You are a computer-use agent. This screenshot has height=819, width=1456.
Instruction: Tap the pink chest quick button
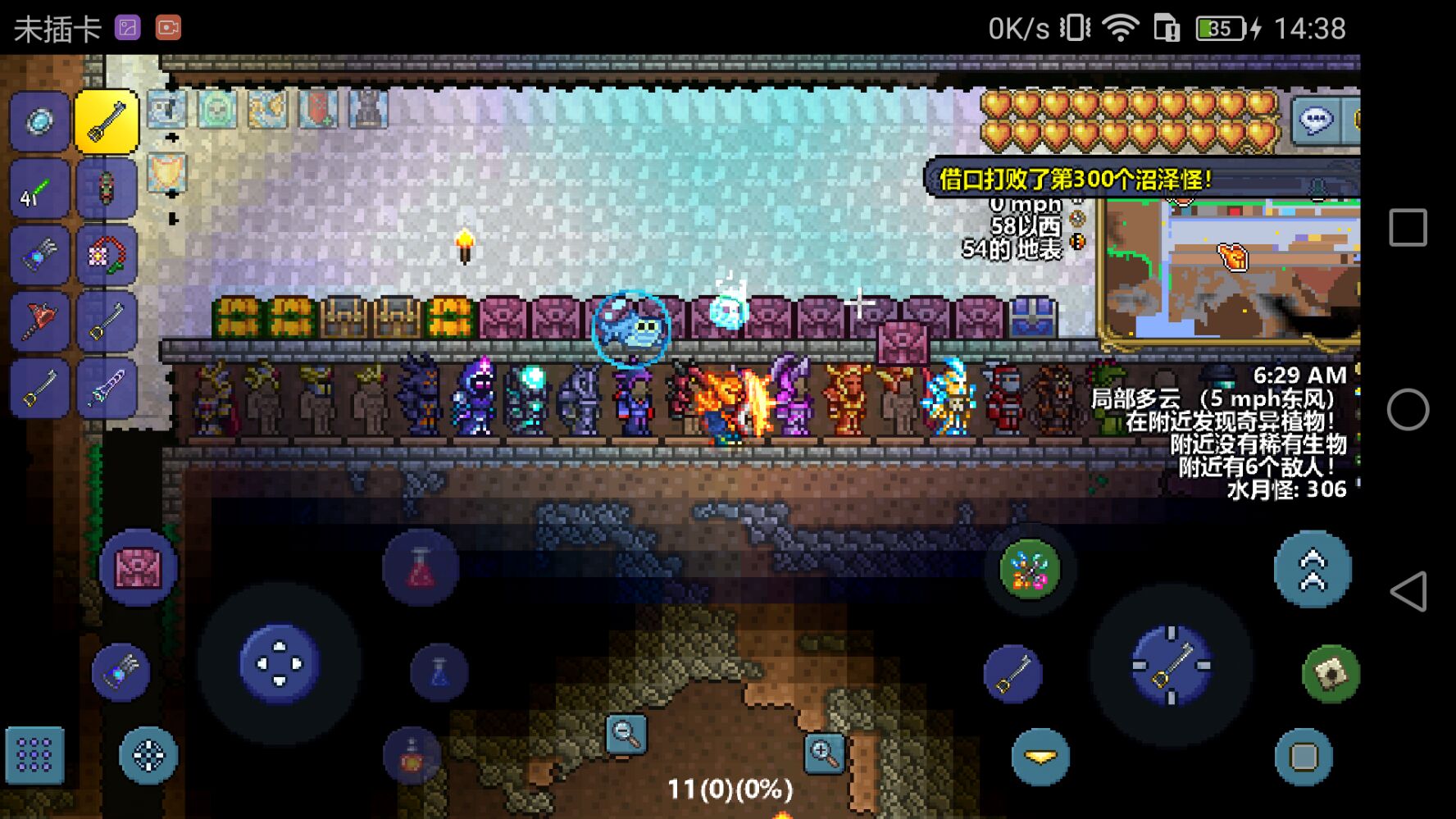(138, 568)
